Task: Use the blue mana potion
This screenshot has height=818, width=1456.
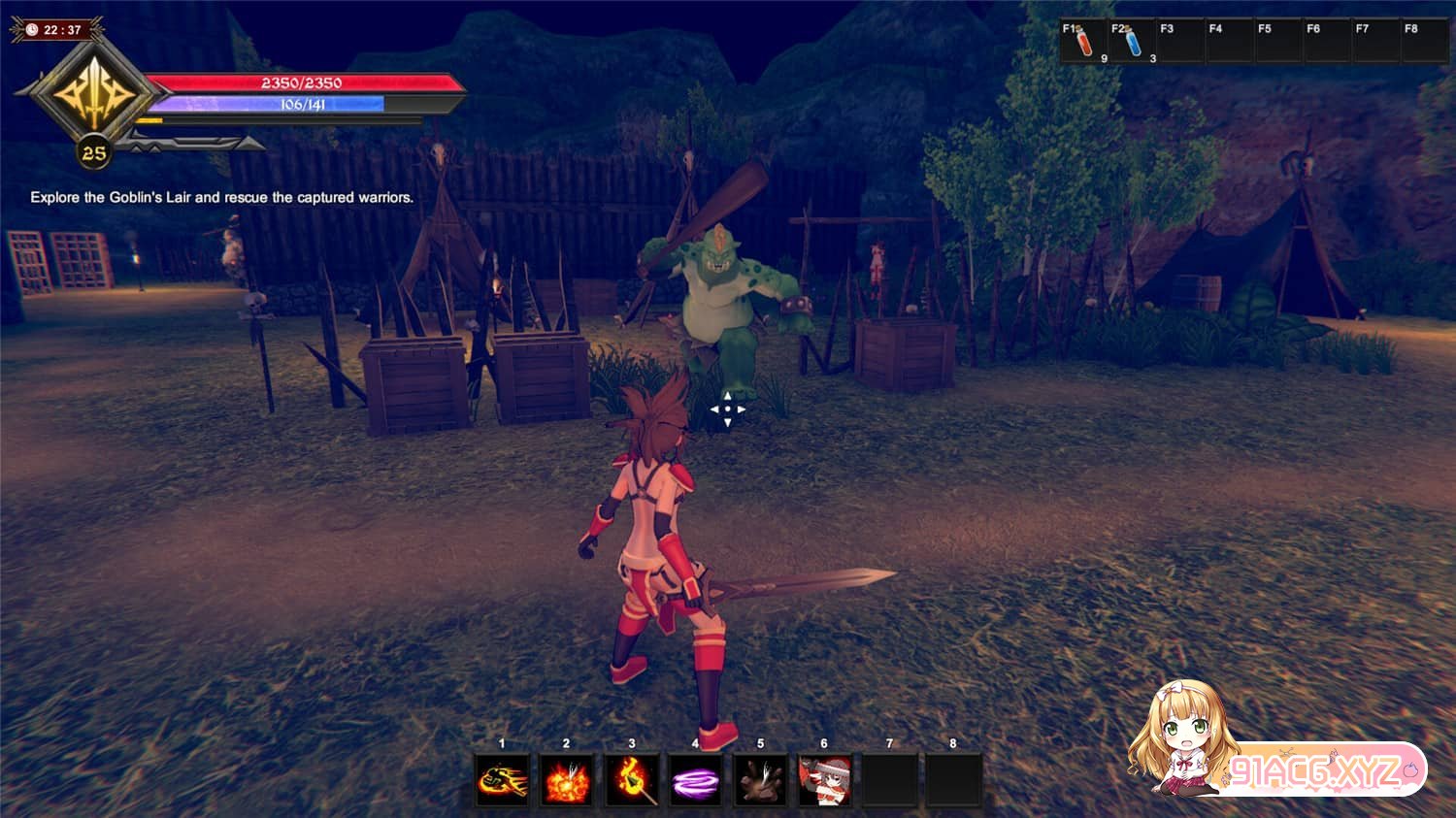Action: tap(1133, 42)
